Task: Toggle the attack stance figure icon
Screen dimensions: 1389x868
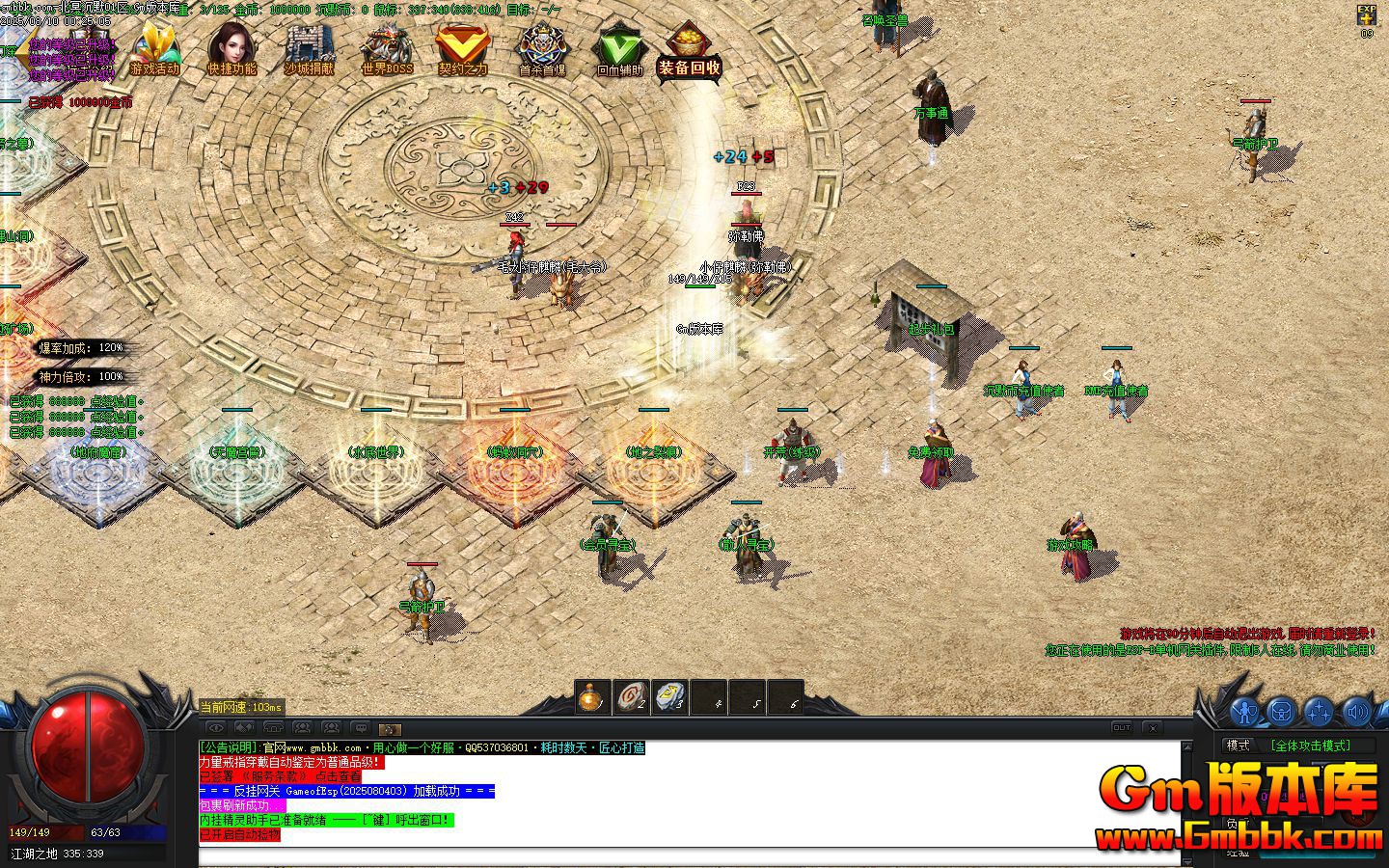Action: (1244, 712)
